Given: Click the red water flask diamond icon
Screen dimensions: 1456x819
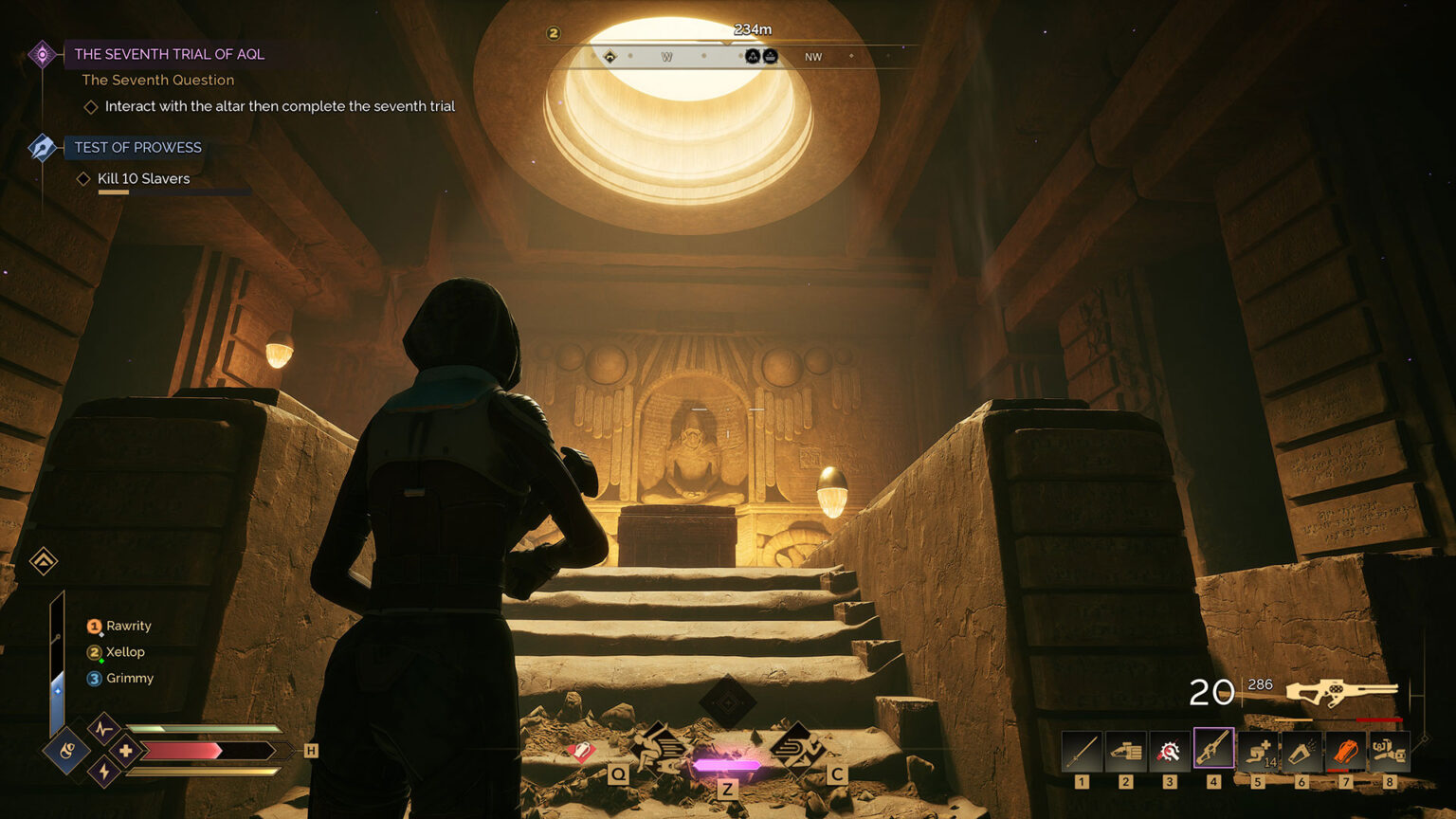Looking at the screenshot, I should click(x=580, y=752).
